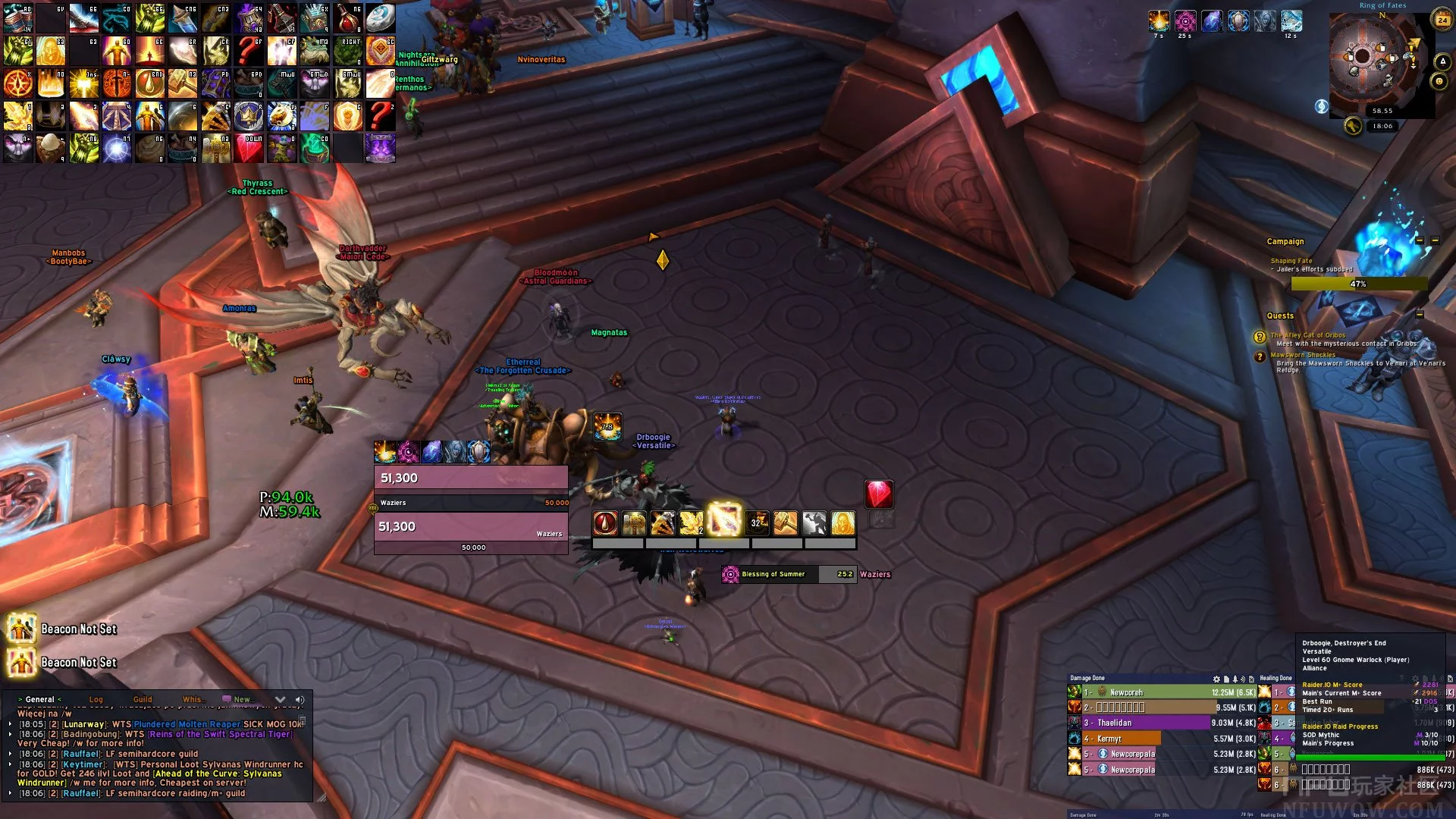The height and width of the screenshot is (819, 1456).
Task: Open the Guild chat tab
Action: coord(143,699)
